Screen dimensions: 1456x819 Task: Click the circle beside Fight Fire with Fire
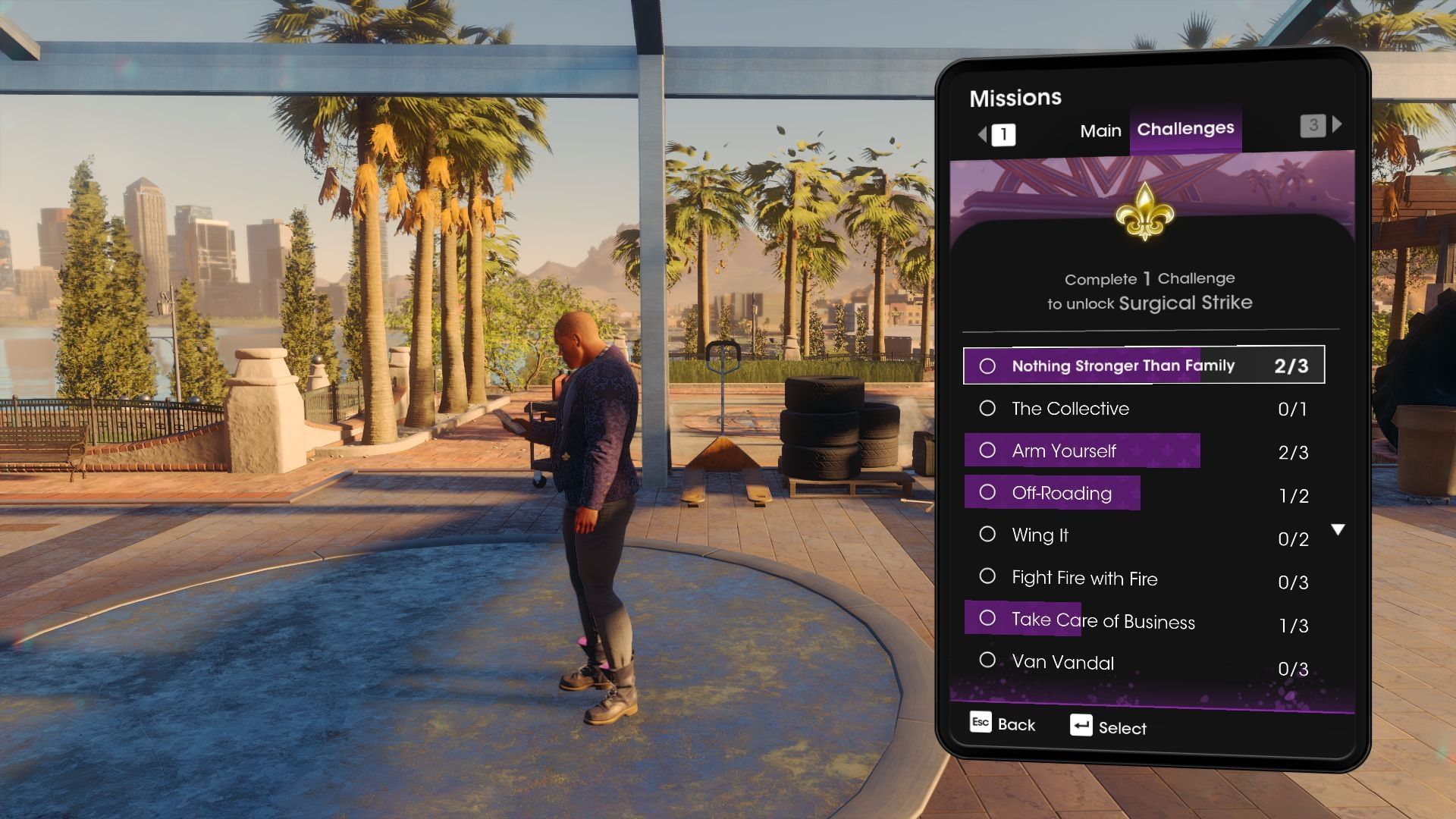tap(988, 576)
